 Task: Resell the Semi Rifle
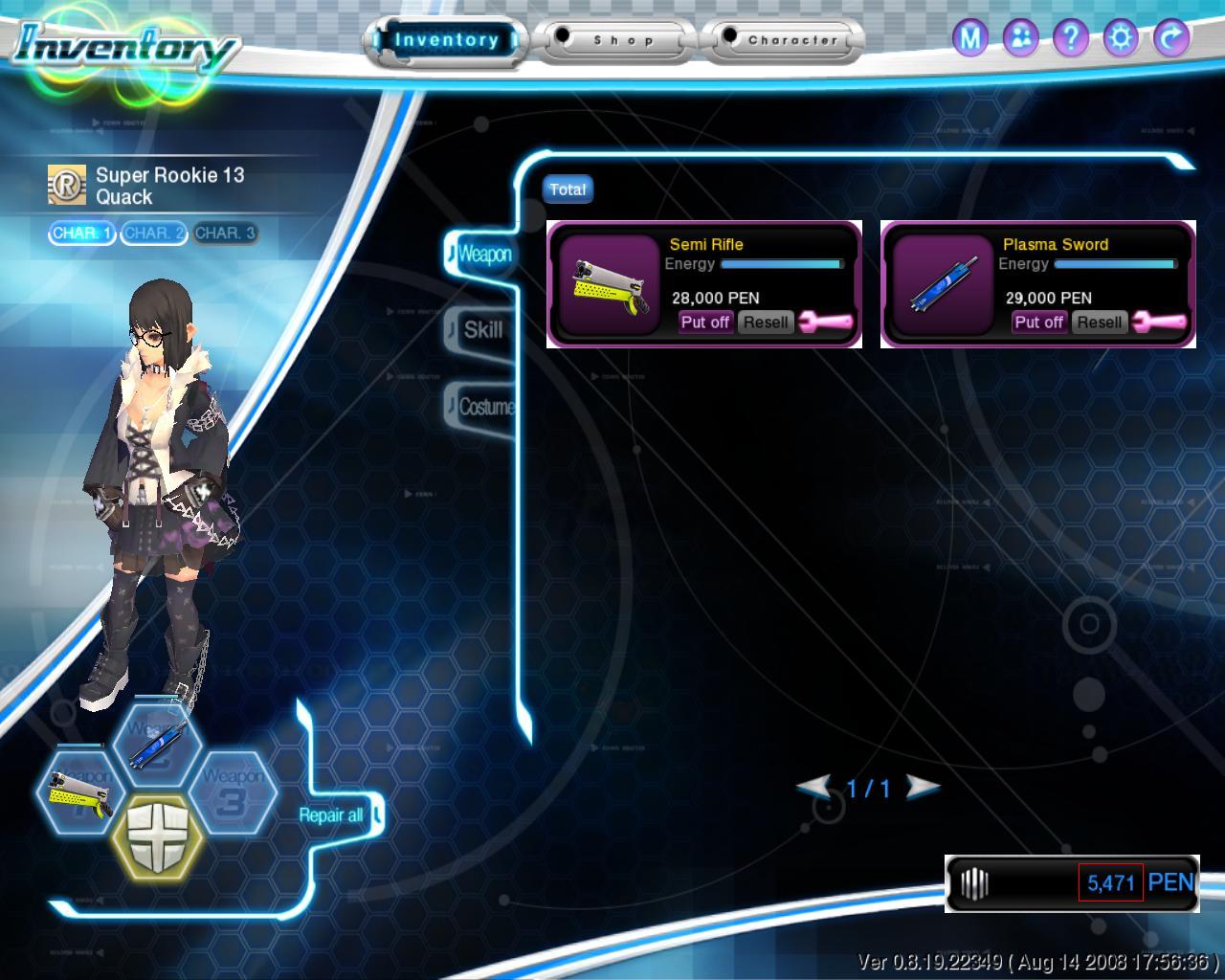pyautogui.click(x=766, y=323)
